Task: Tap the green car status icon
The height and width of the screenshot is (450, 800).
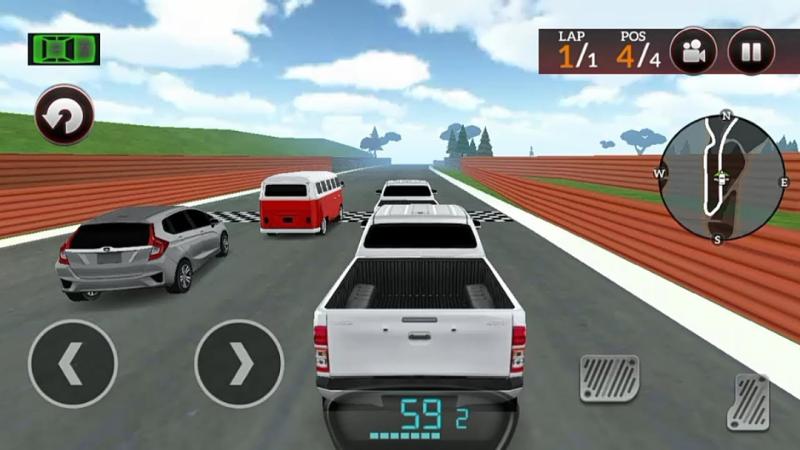Action: coord(64,47)
